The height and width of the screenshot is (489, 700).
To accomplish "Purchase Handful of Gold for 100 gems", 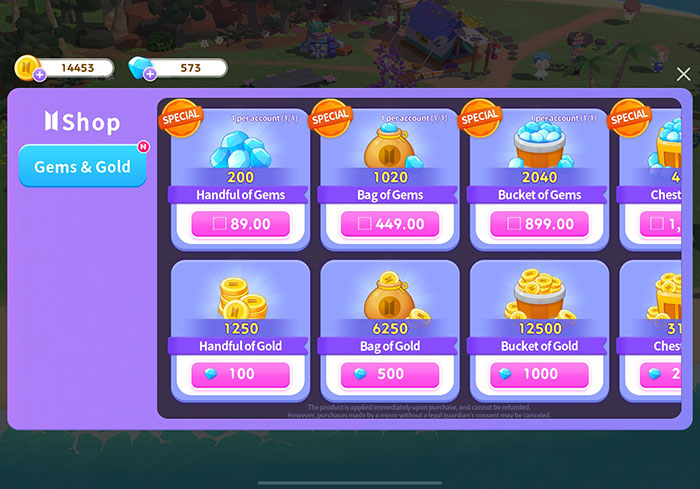I will pos(240,375).
